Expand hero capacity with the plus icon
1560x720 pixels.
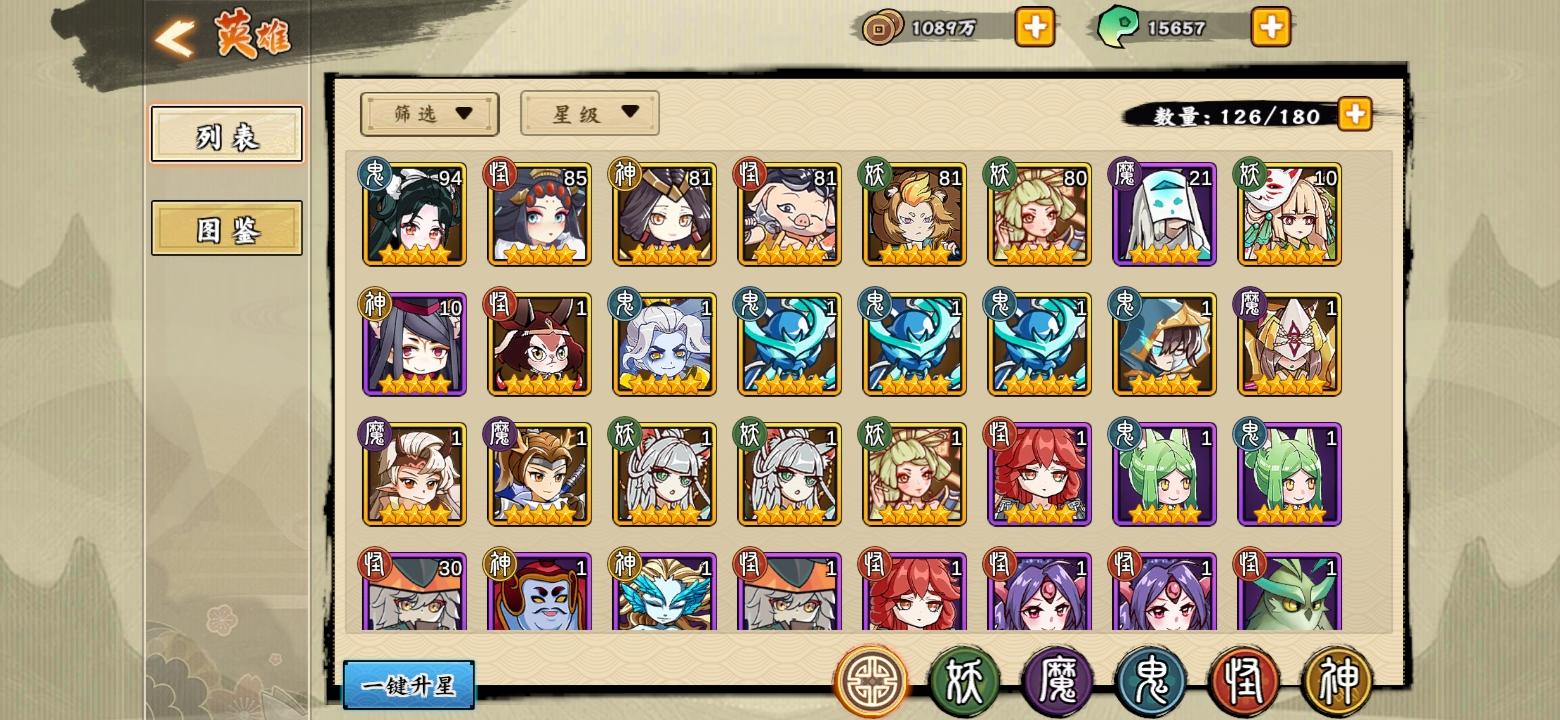1354,115
